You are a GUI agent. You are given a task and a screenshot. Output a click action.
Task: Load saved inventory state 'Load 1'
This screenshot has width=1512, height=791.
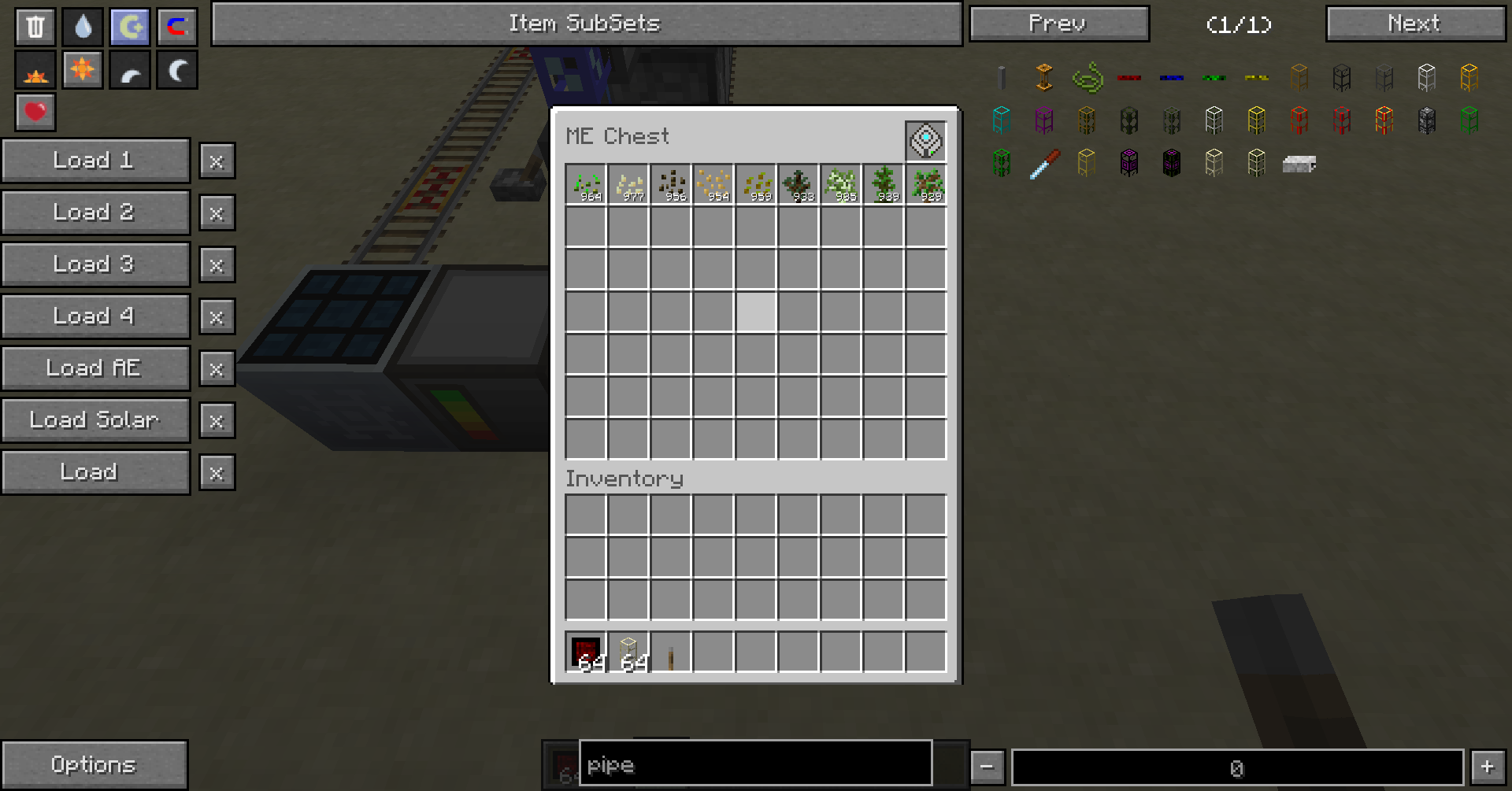click(x=95, y=161)
